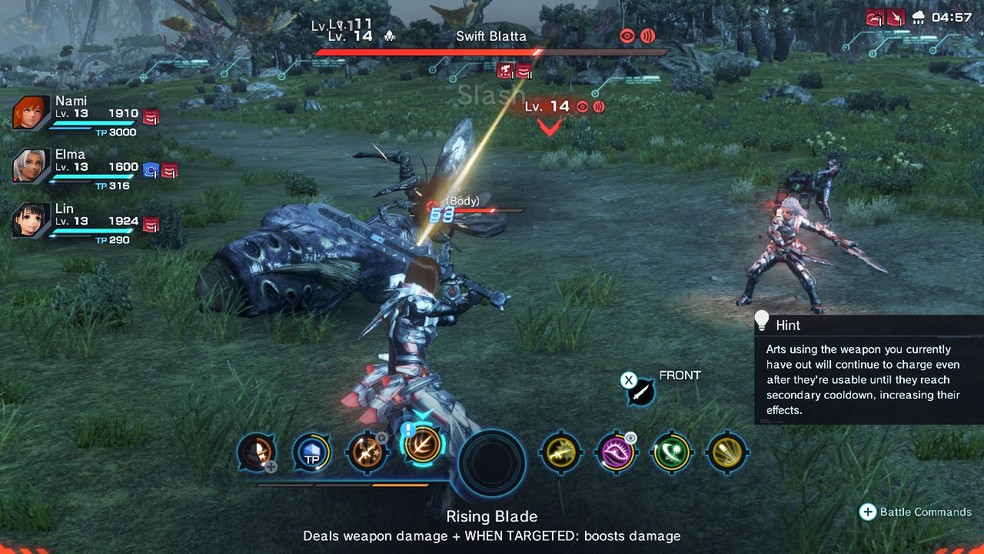Image resolution: width=984 pixels, height=554 pixels.
Task: Select Nami's party portrait
Action: pyautogui.click(x=31, y=114)
